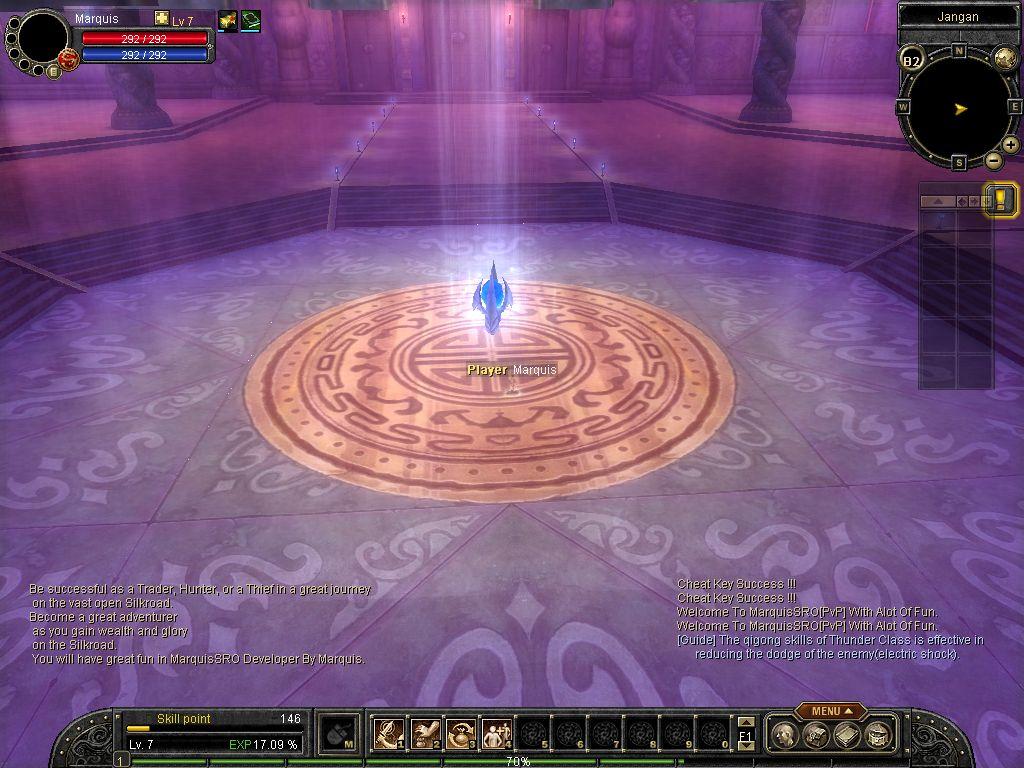
Task: Open the MENU expander above the bottom bar
Action: pyautogui.click(x=831, y=711)
